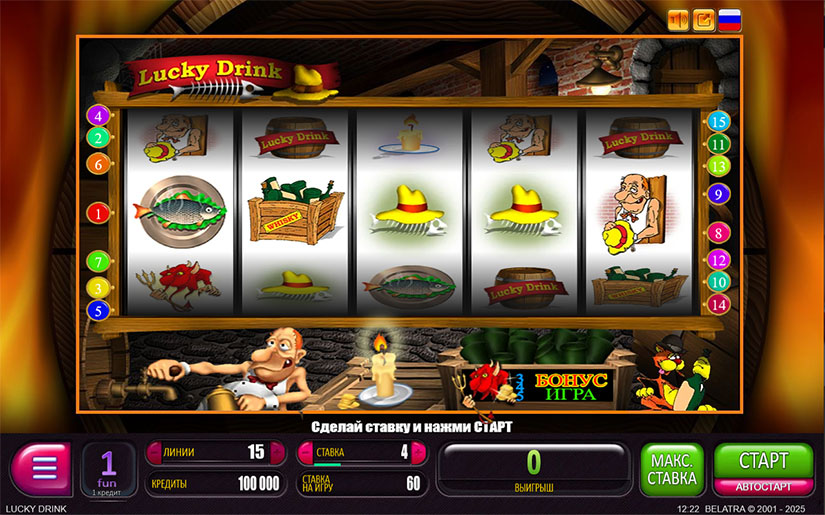
Task: Change the coin denomination 1 fun
Action: (107, 469)
